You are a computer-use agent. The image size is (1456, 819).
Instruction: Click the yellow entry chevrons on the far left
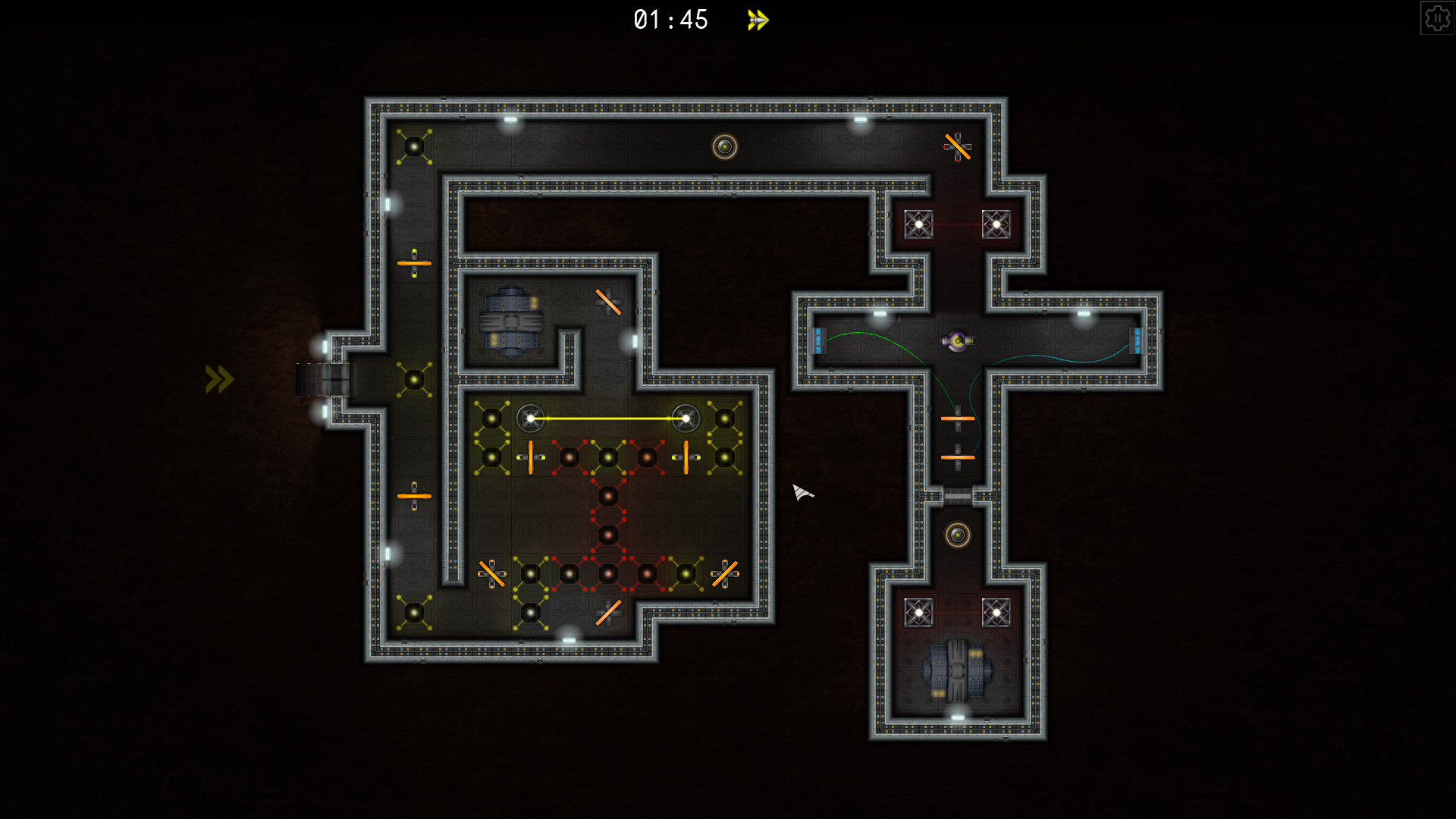coord(218,378)
